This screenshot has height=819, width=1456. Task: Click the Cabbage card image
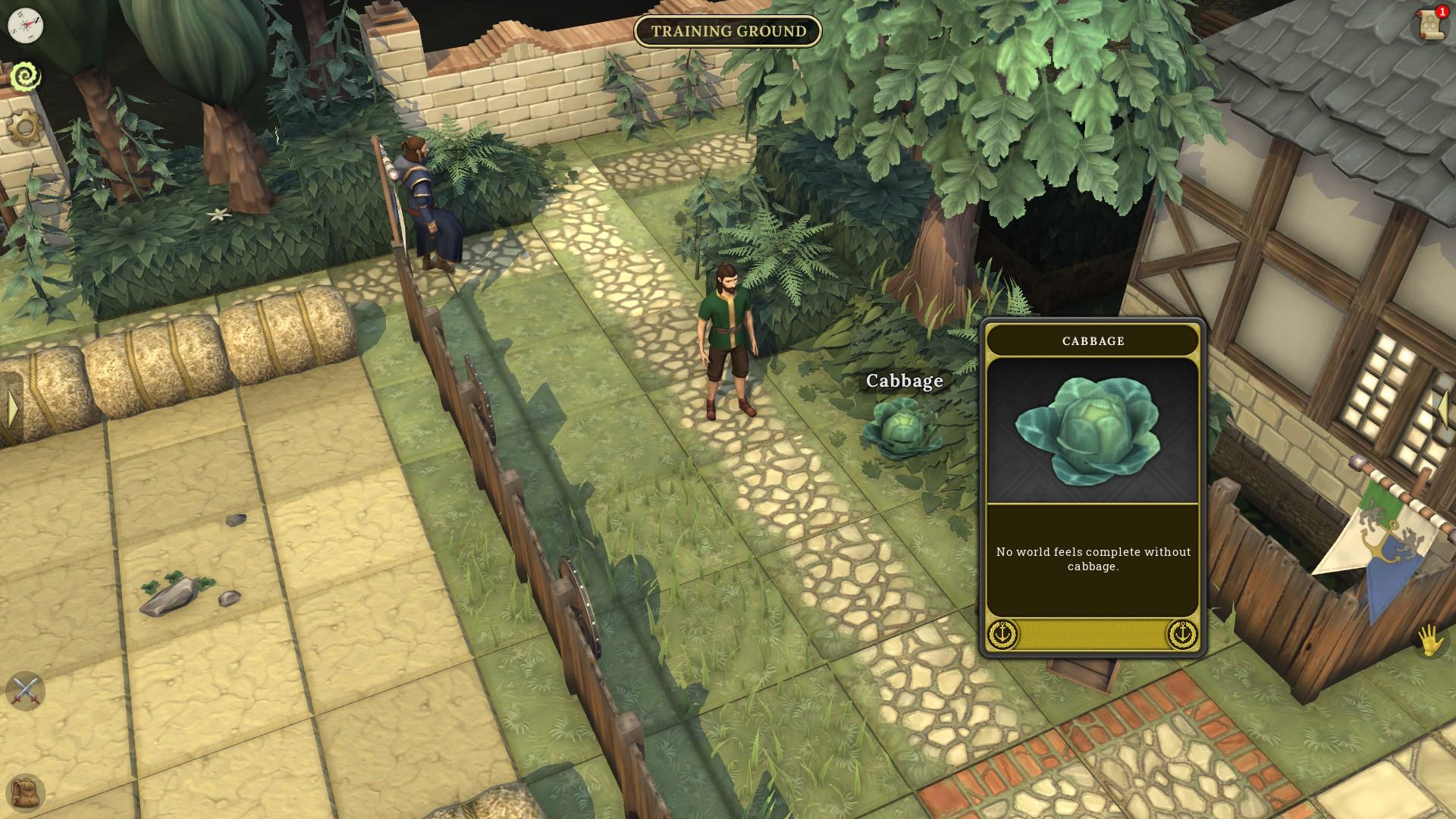[1092, 430]
